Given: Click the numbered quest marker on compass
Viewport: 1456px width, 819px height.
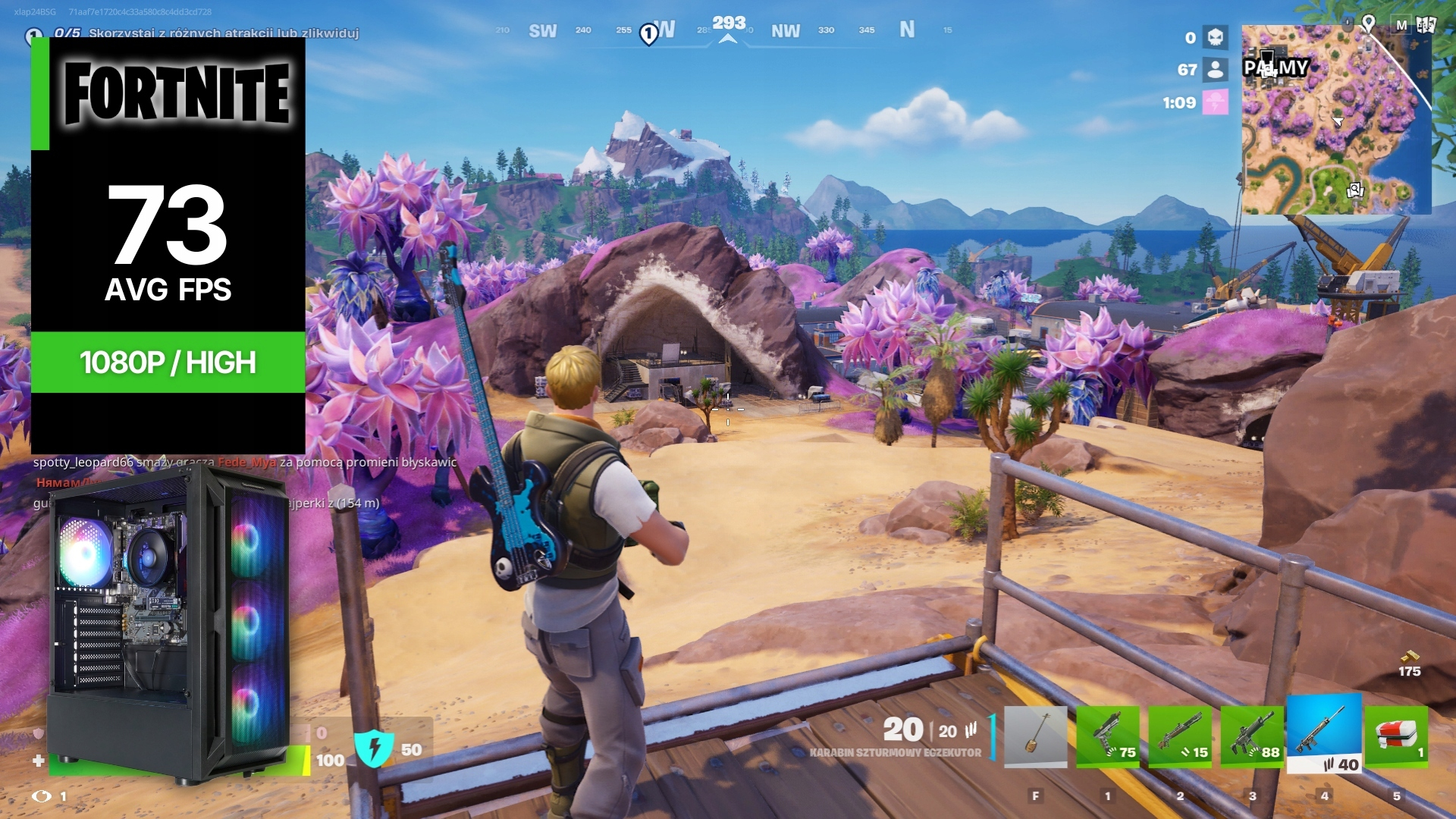Looking at the screenshot, I should point(648,34).
